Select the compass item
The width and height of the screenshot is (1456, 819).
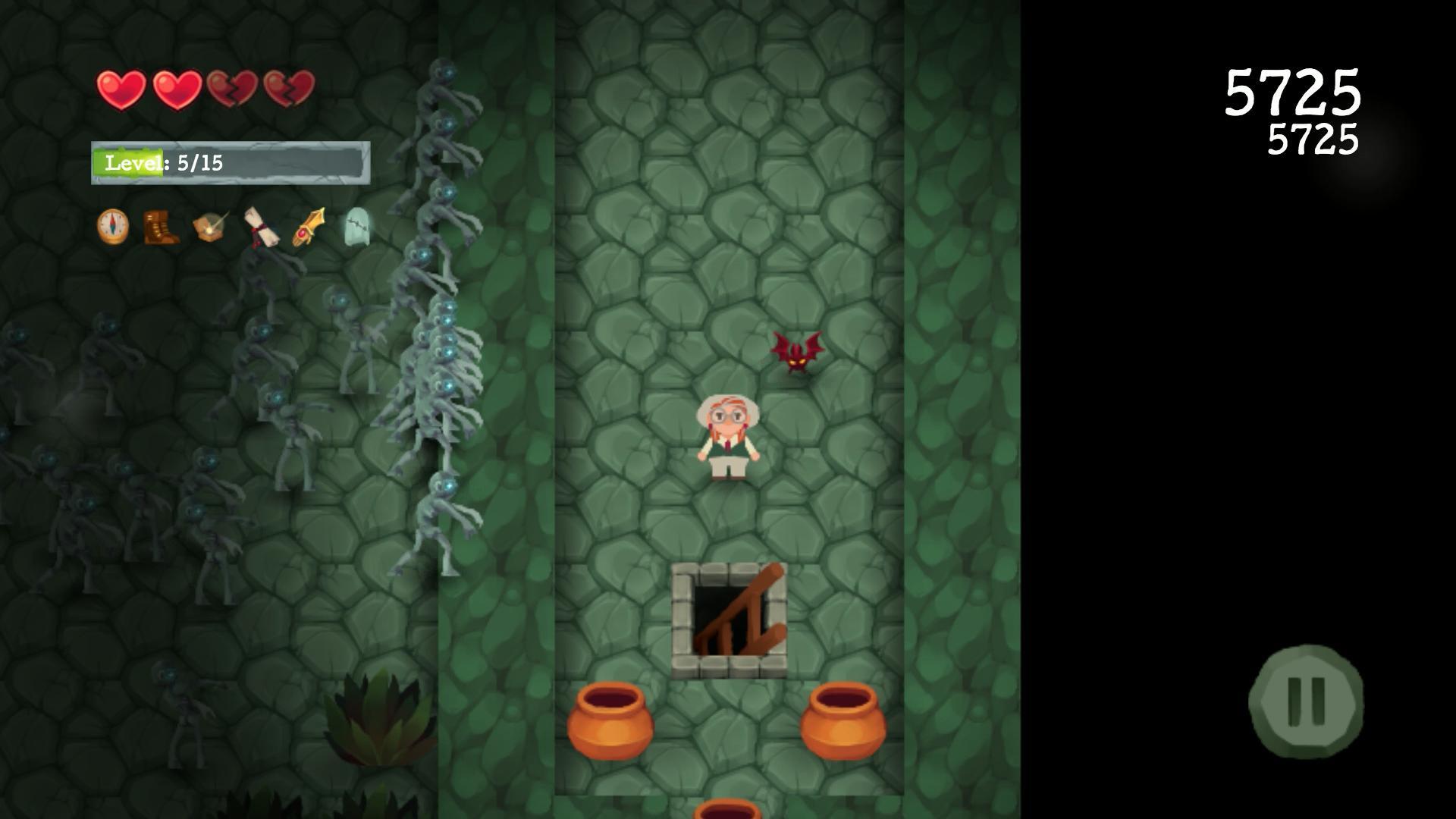[112, 227]
